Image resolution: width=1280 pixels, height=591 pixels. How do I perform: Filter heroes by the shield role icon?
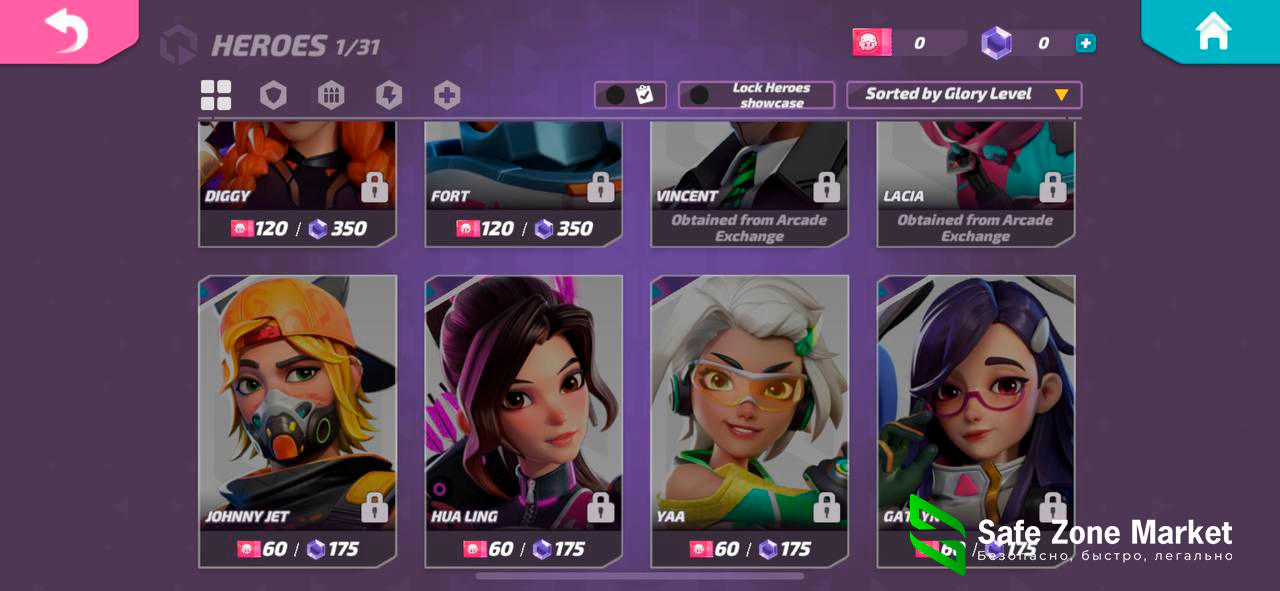pos(273,96)
